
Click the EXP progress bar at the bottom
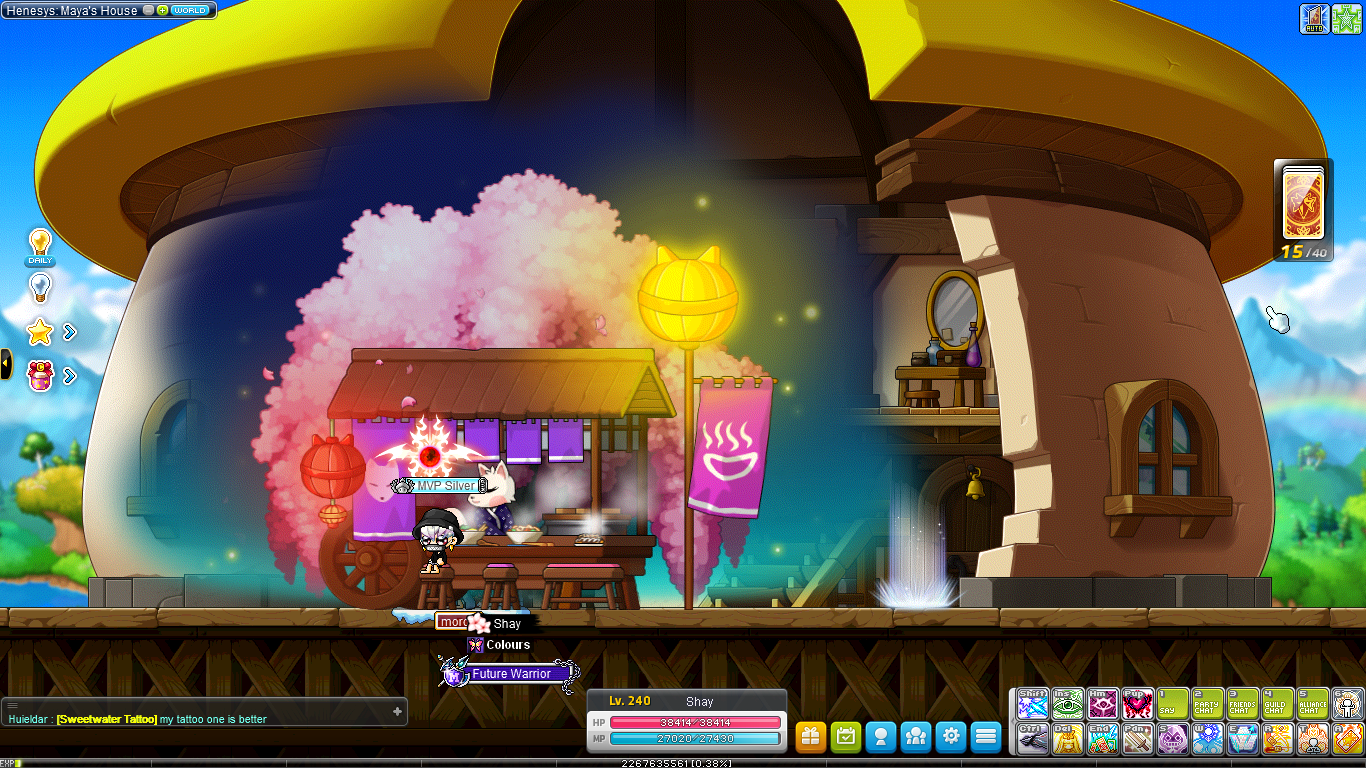(x=683, y=764)
